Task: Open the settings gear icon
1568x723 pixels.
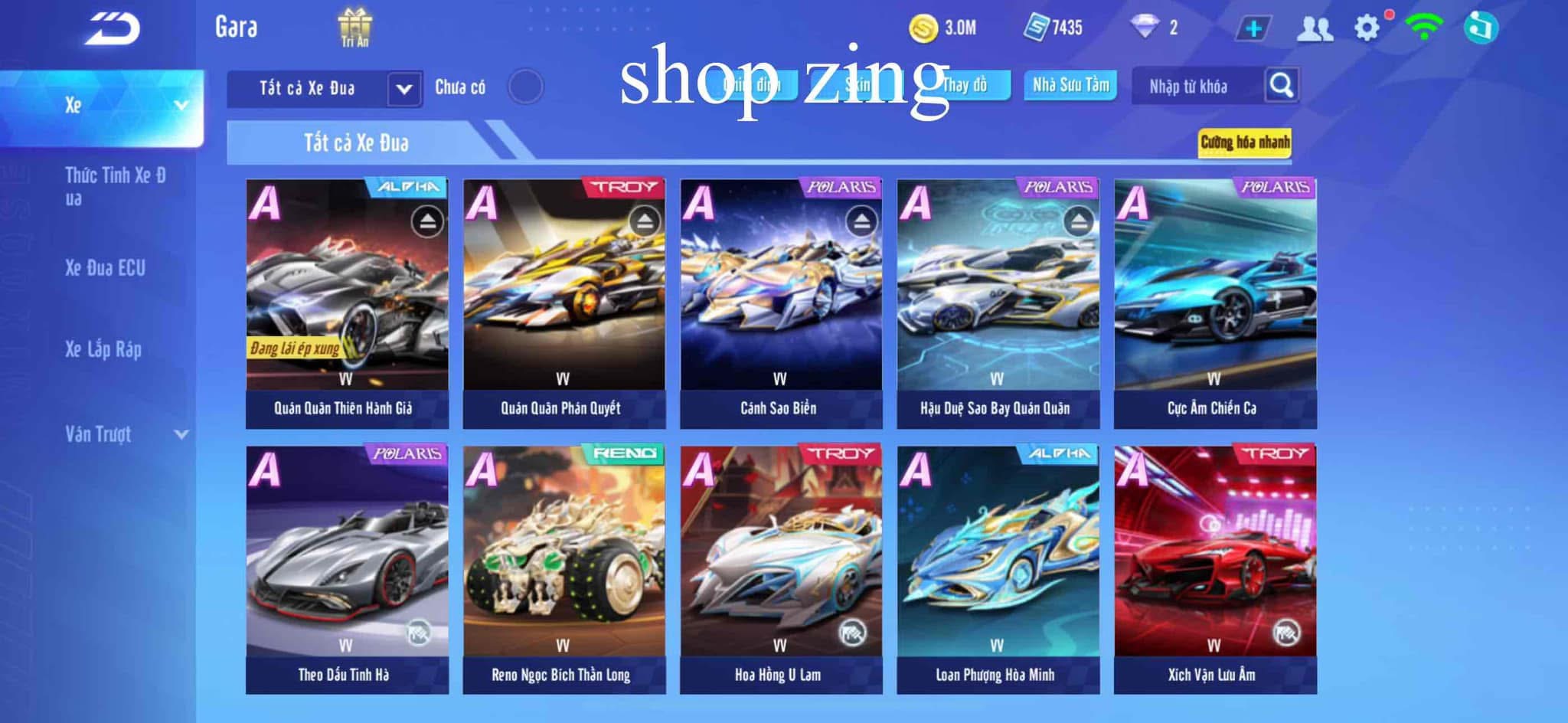Action: (1367, 28)
